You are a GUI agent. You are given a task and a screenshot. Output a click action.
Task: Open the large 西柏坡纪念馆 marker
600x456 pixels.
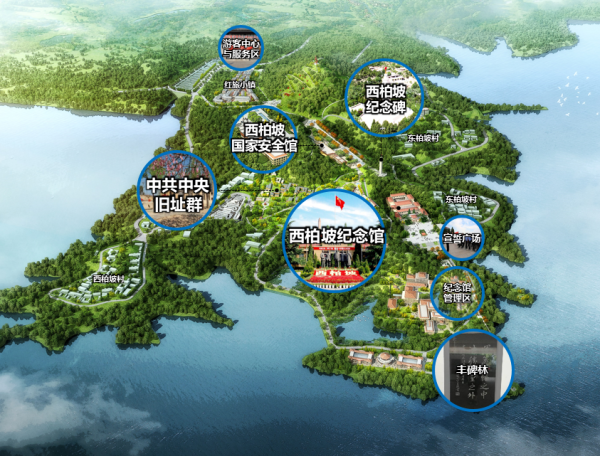pos(335,239)
